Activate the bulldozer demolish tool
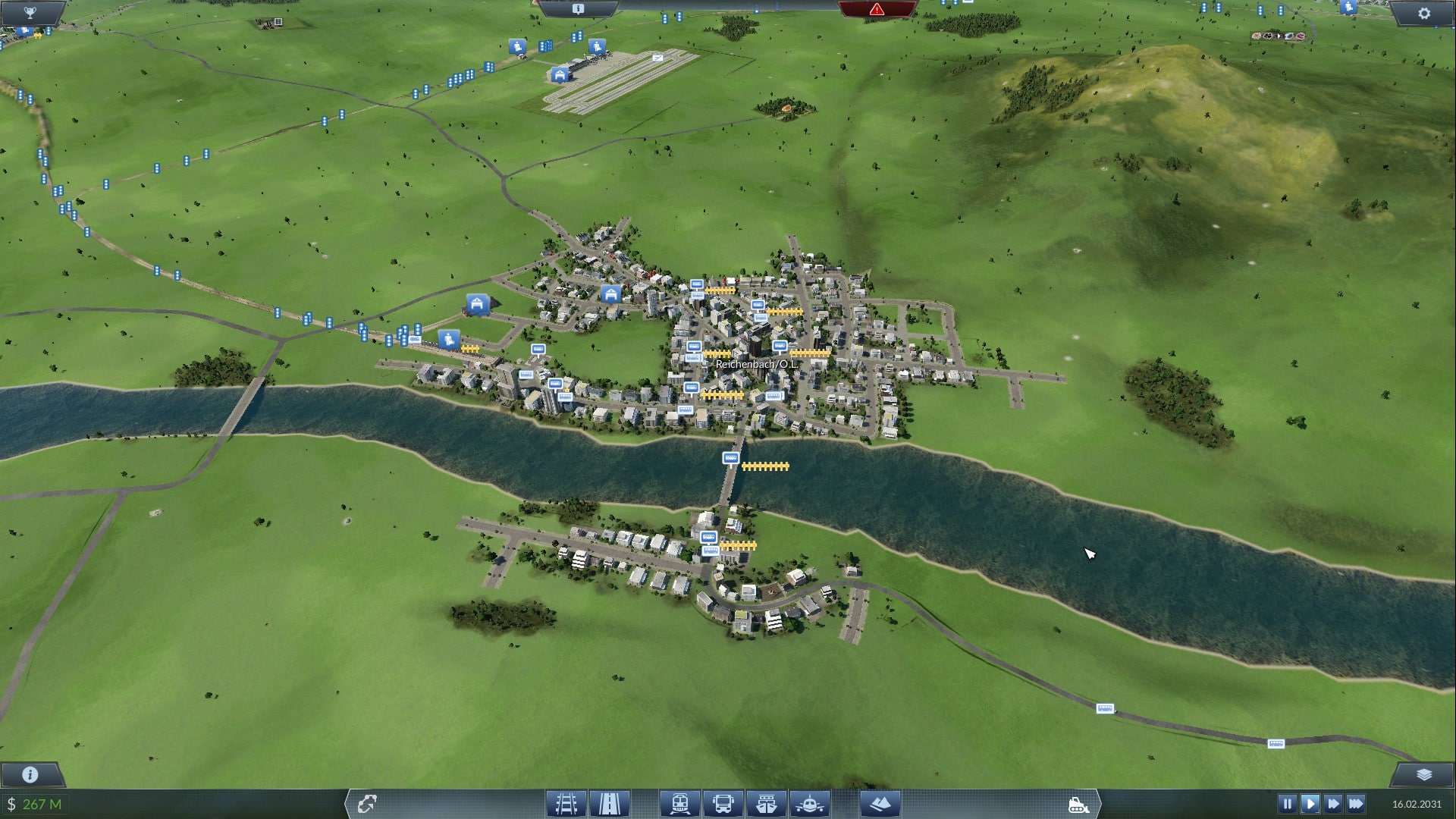This screenshot has height=819, width=1456. coord(1078,805)
